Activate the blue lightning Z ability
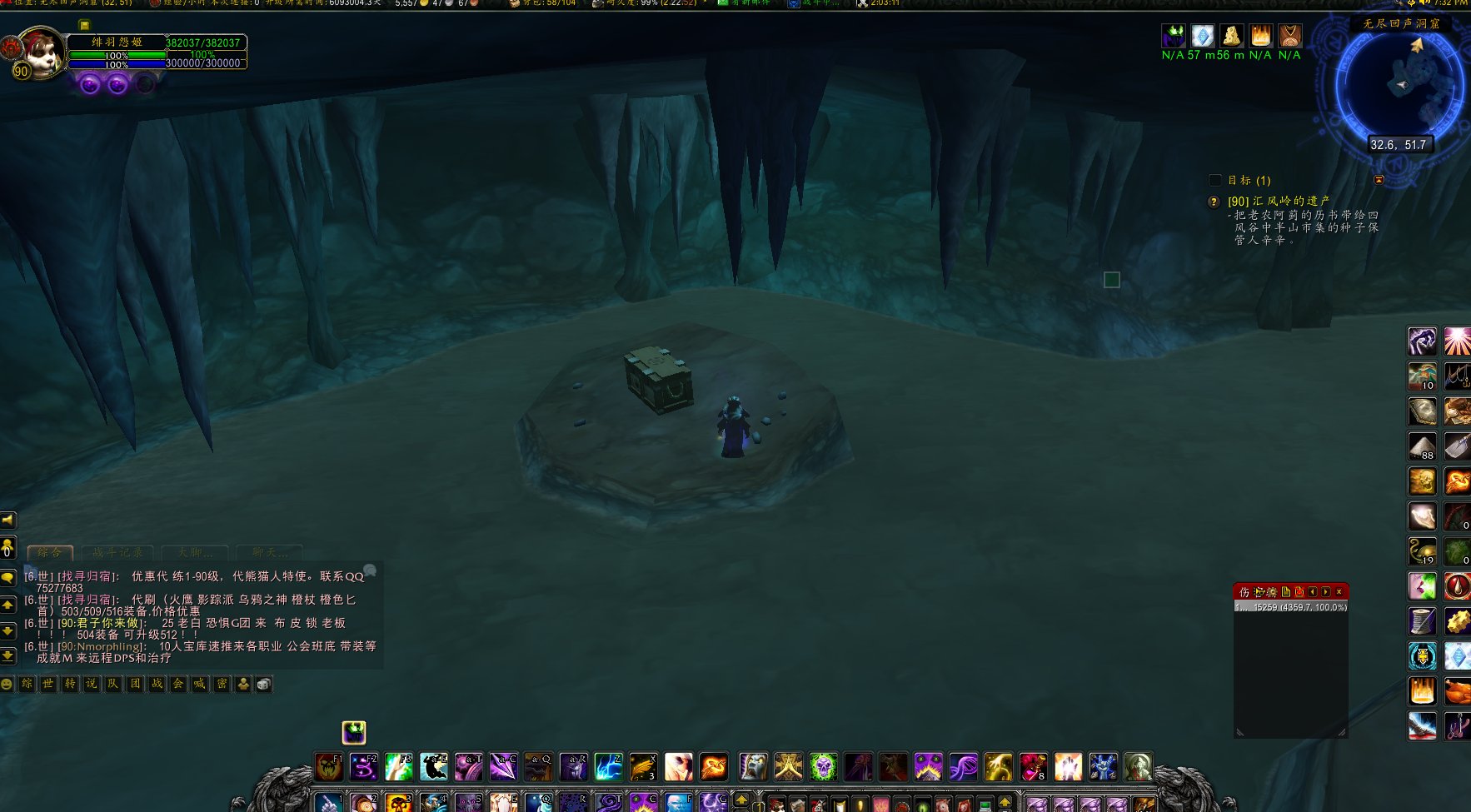Viewport: 1471px width, 812px height. coord(608,766)
